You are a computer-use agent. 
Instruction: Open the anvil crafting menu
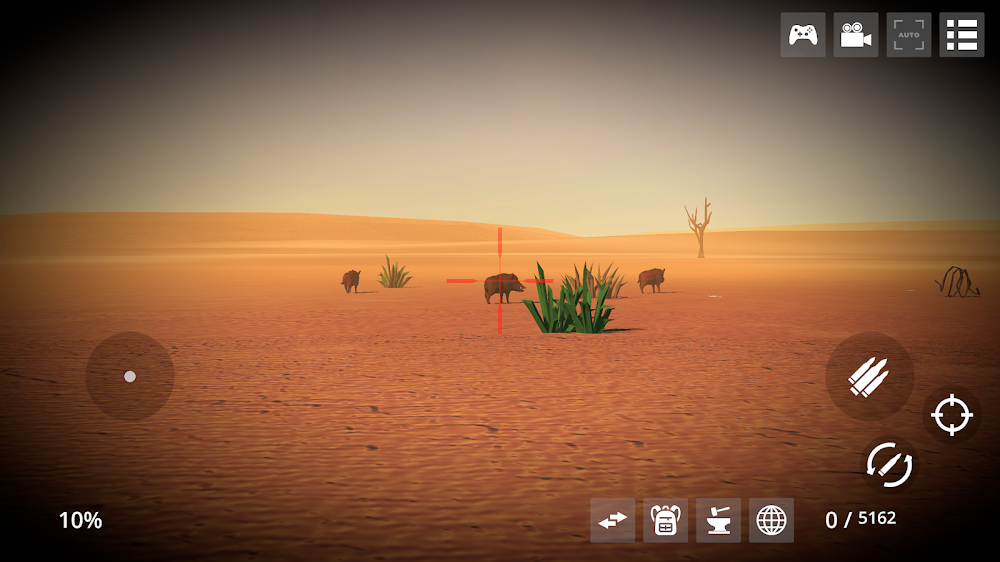718,520
